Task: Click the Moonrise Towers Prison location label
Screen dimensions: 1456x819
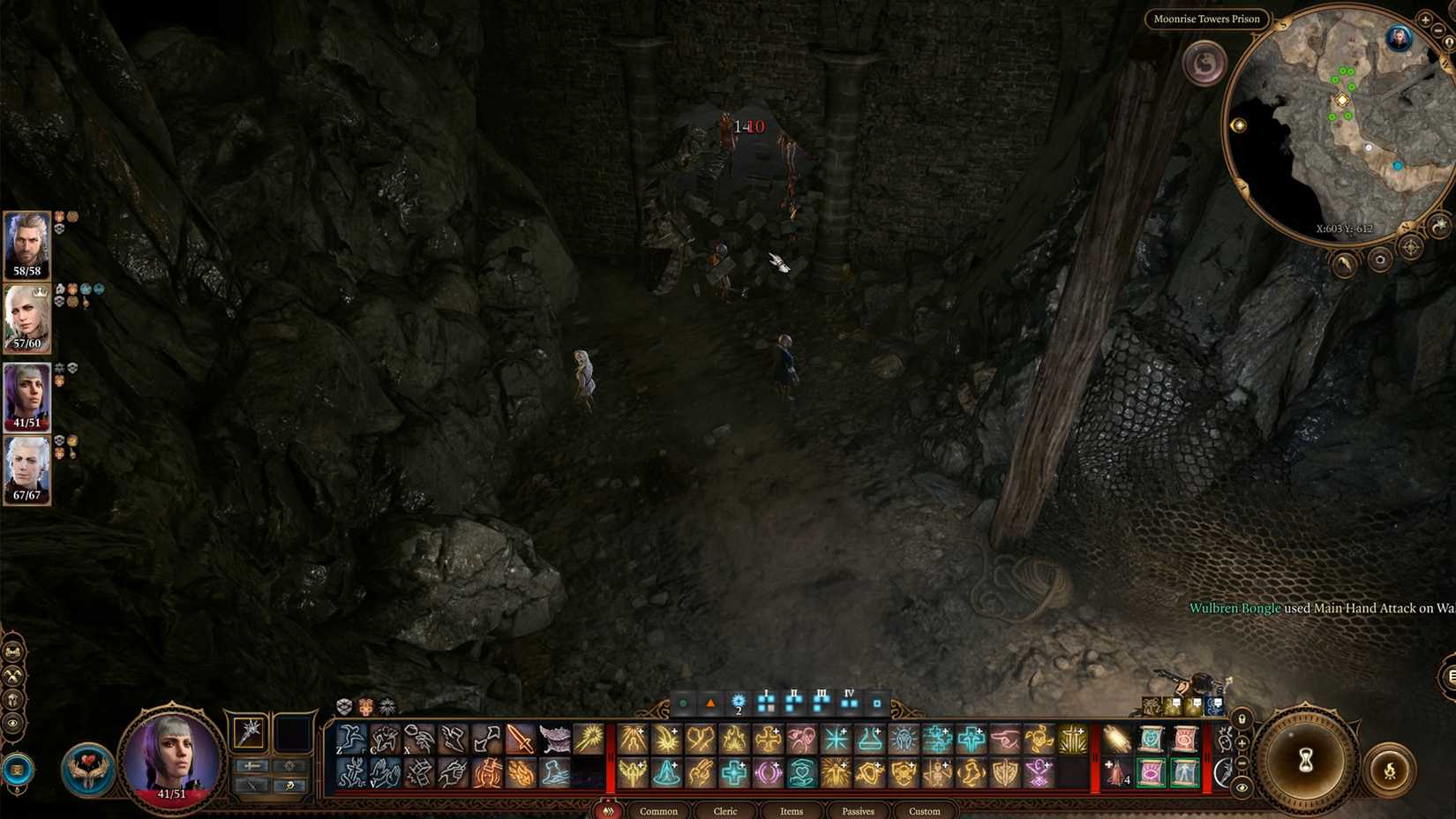Action: point(1206,19)
